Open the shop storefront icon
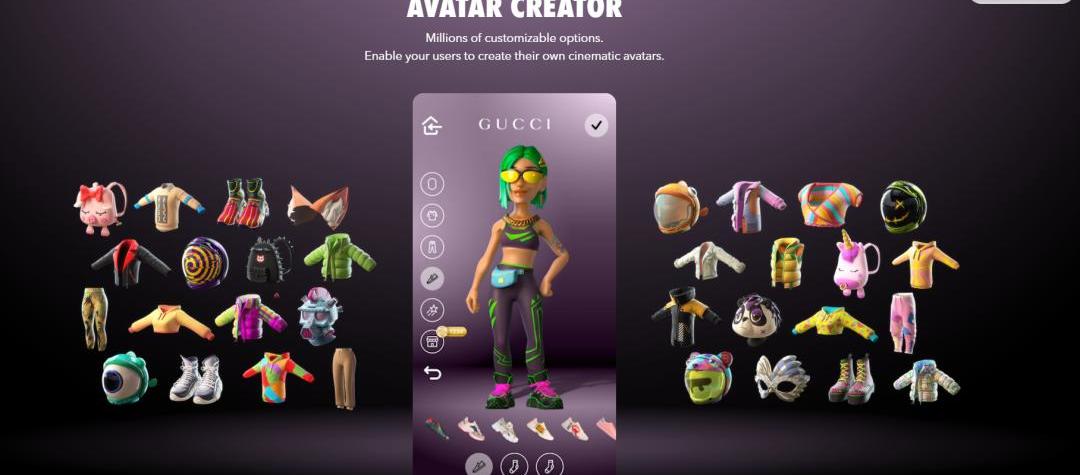The image size is (1080, 475). coord(432,342)
